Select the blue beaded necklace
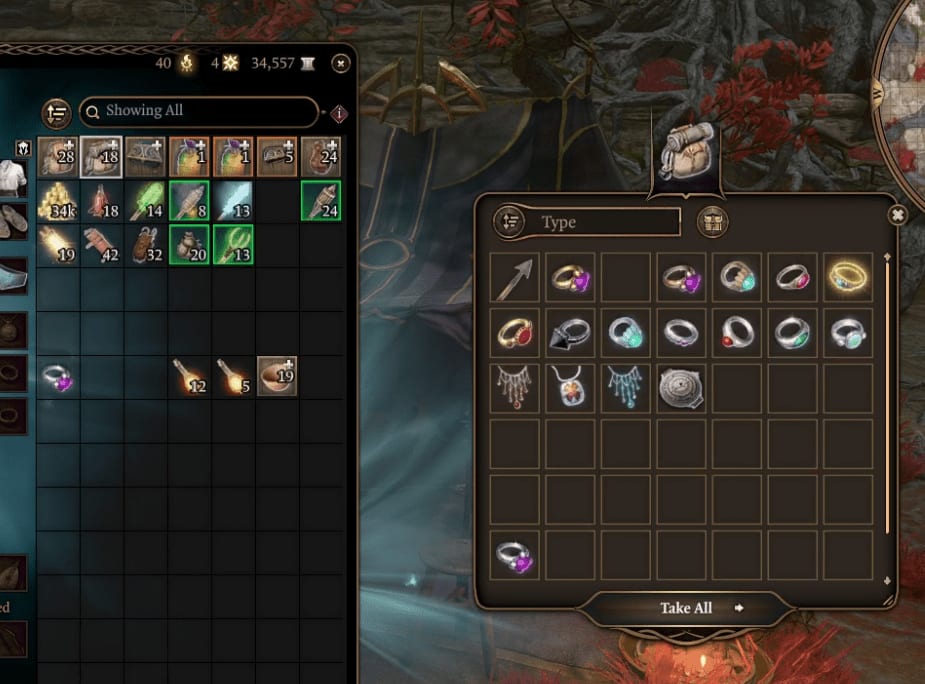Image resolution: width=925 pixels, height=684 pixels. [x=626, y=388]
